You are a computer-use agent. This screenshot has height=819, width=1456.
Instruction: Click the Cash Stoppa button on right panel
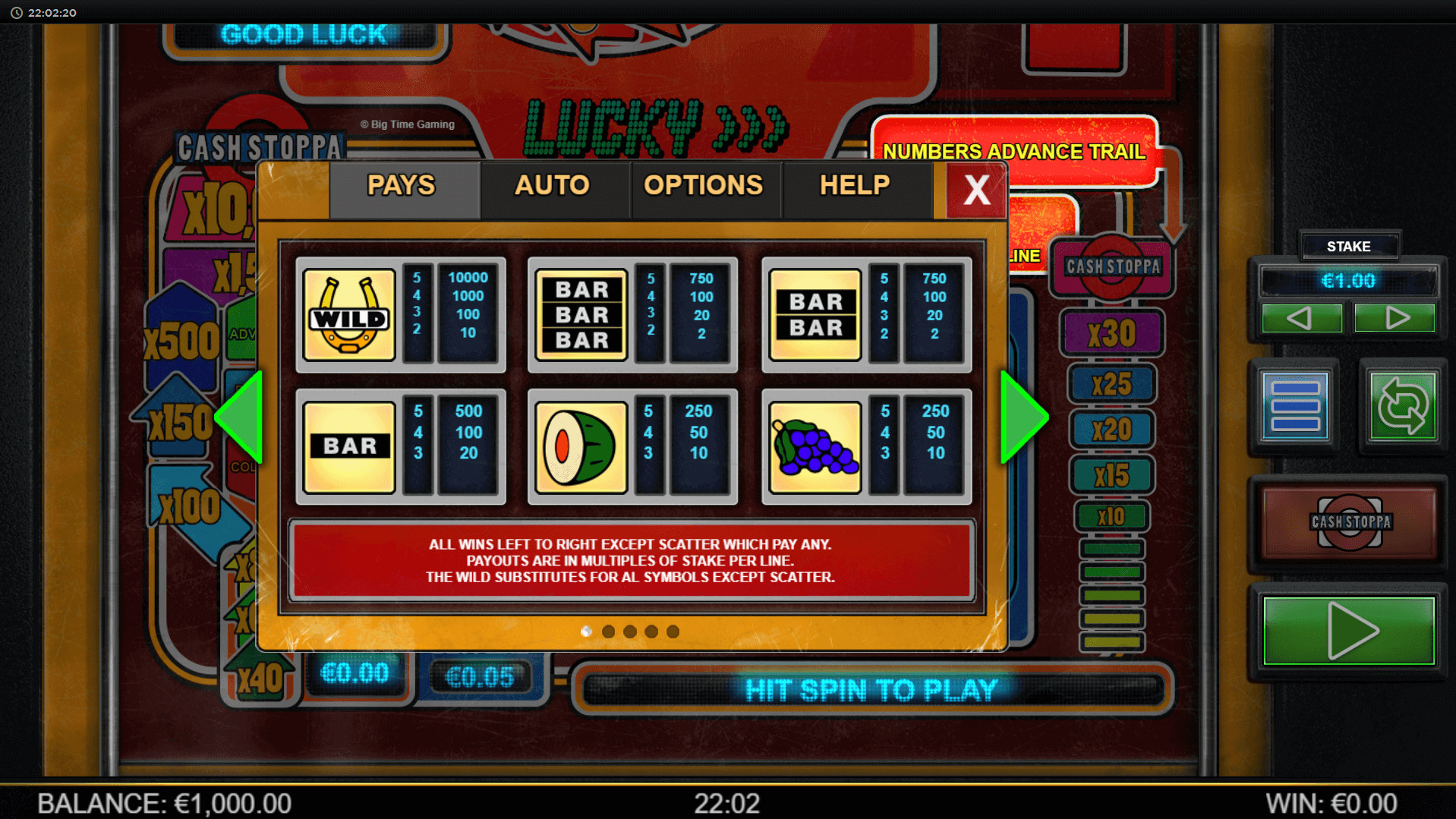tap(1350, 522)
